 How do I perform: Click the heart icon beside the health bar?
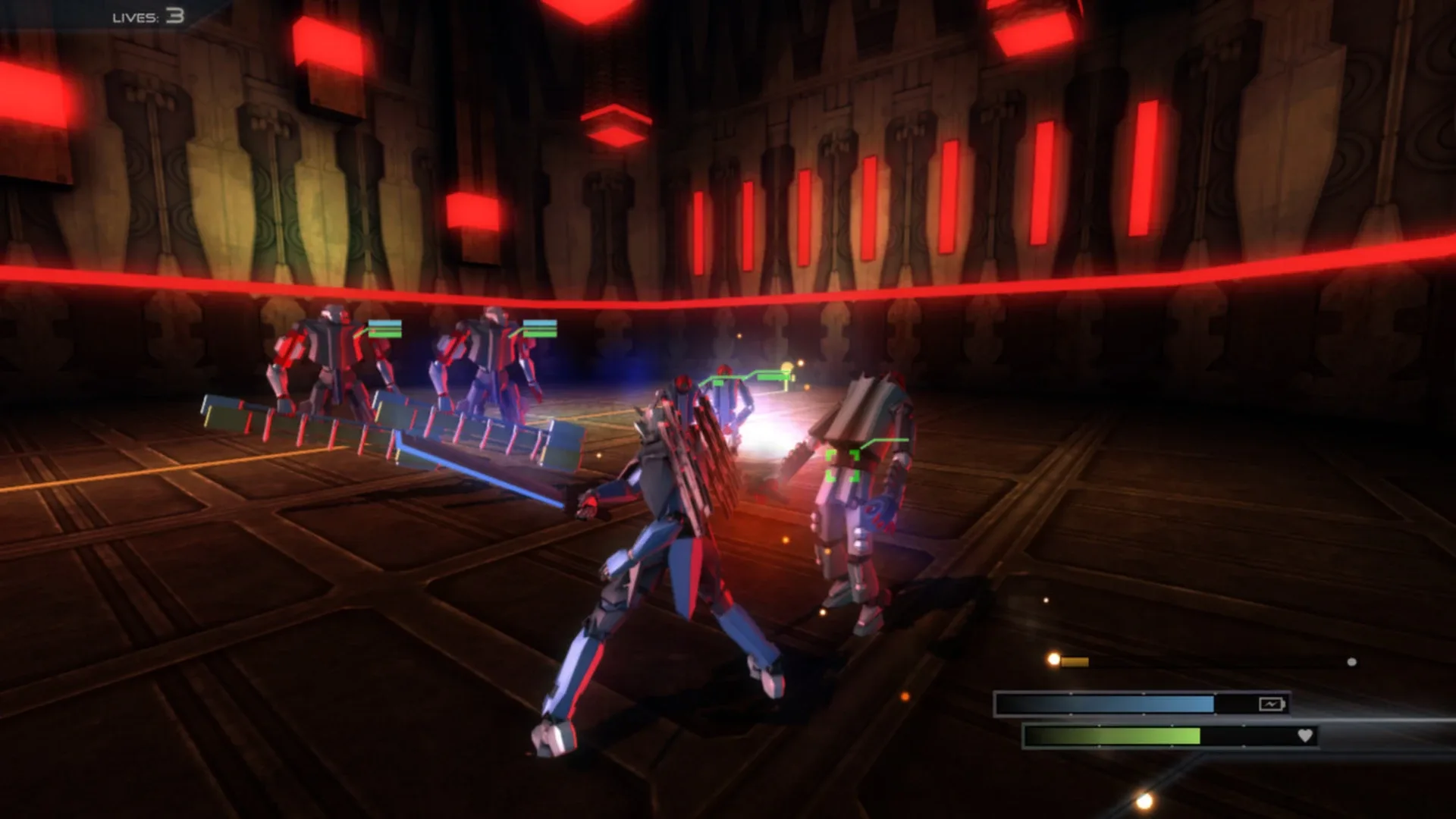click(1305, 736)
